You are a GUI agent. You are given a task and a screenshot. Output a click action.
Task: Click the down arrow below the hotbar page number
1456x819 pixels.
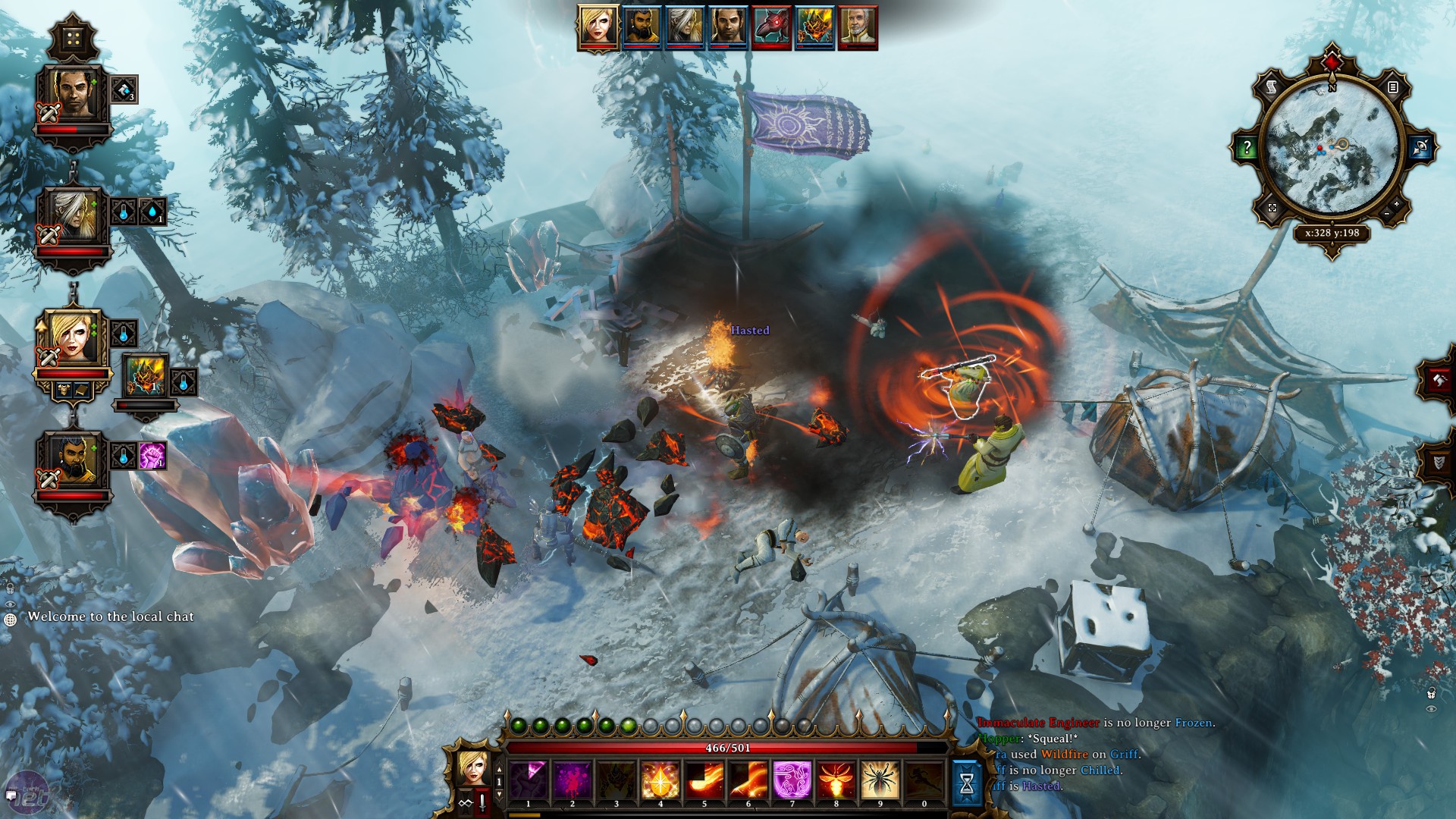[500, 795]
